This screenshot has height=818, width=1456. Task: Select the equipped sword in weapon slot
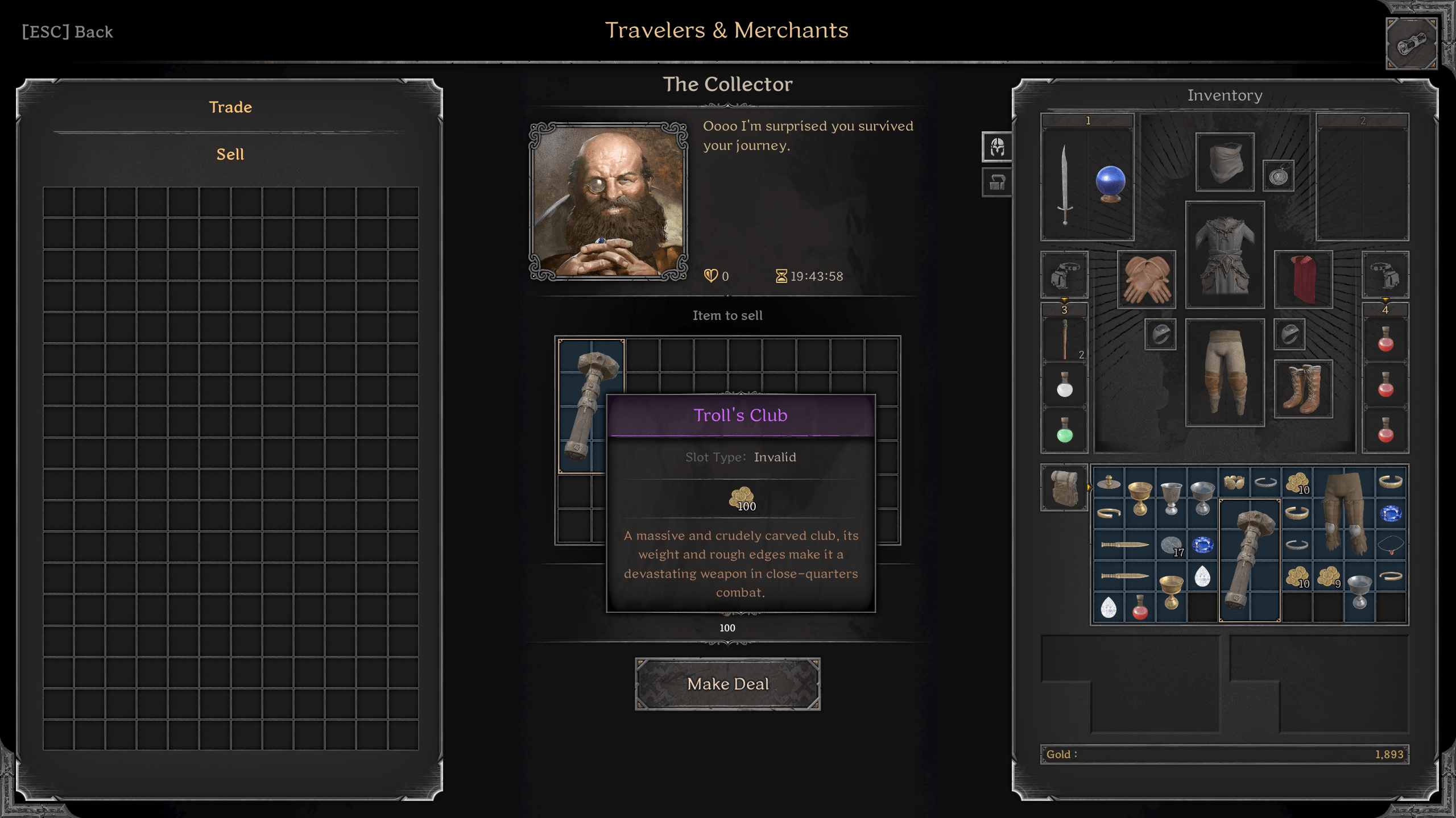(x=1065, y=184)
